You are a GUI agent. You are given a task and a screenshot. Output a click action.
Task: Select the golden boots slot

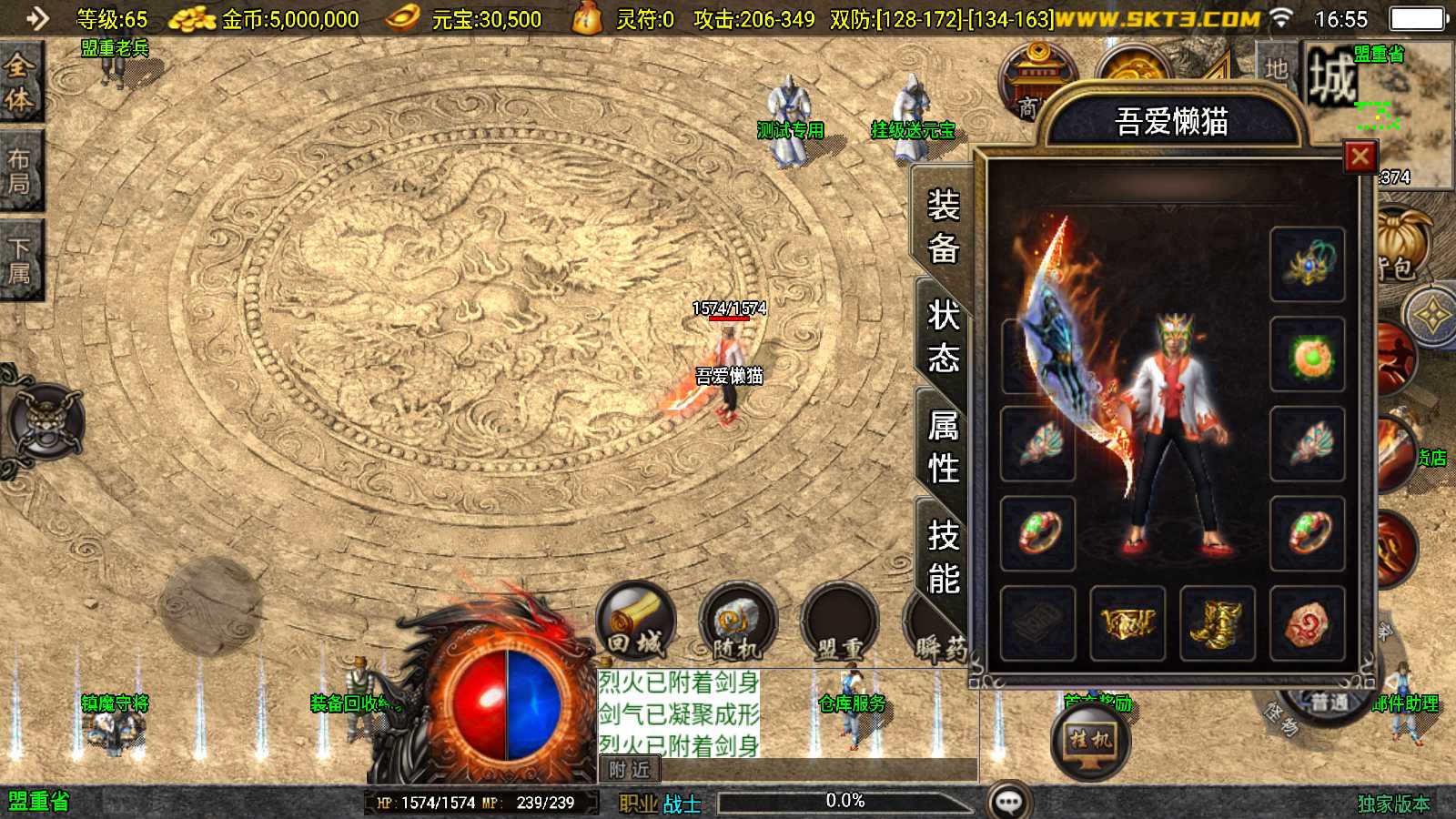point(1217,623)
